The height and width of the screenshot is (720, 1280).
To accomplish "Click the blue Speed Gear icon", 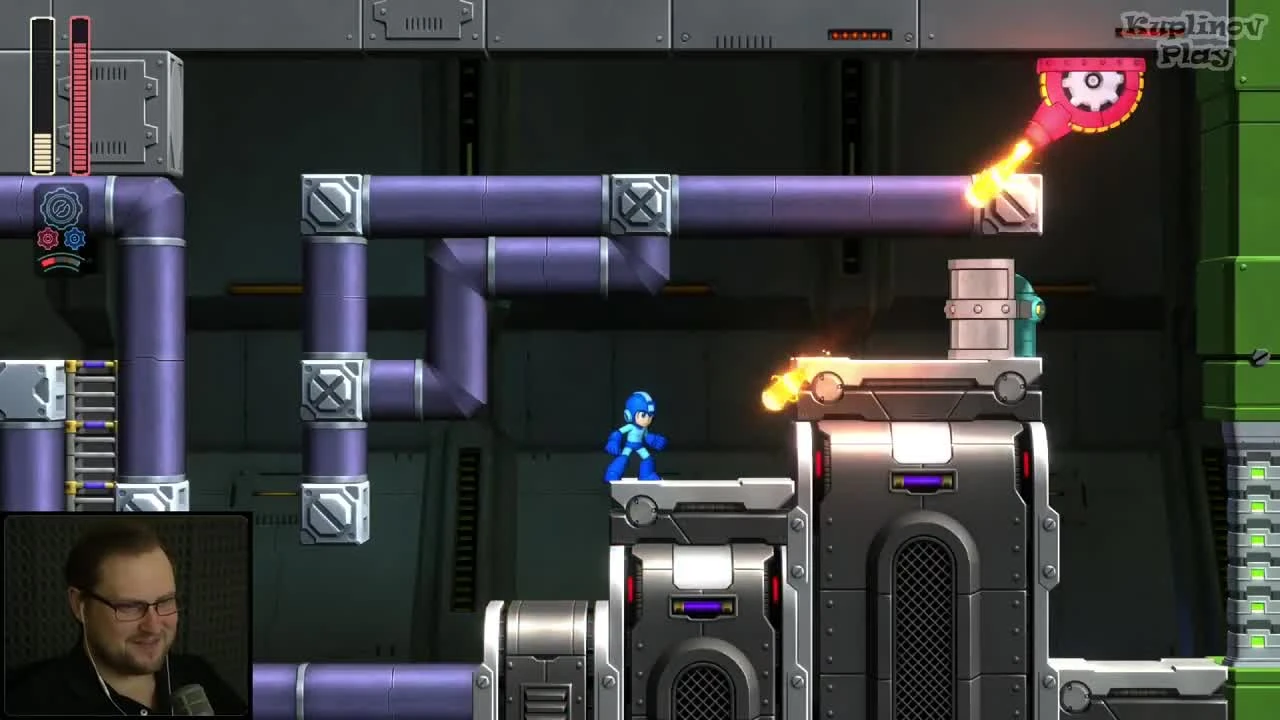I will tap(74, 238).
